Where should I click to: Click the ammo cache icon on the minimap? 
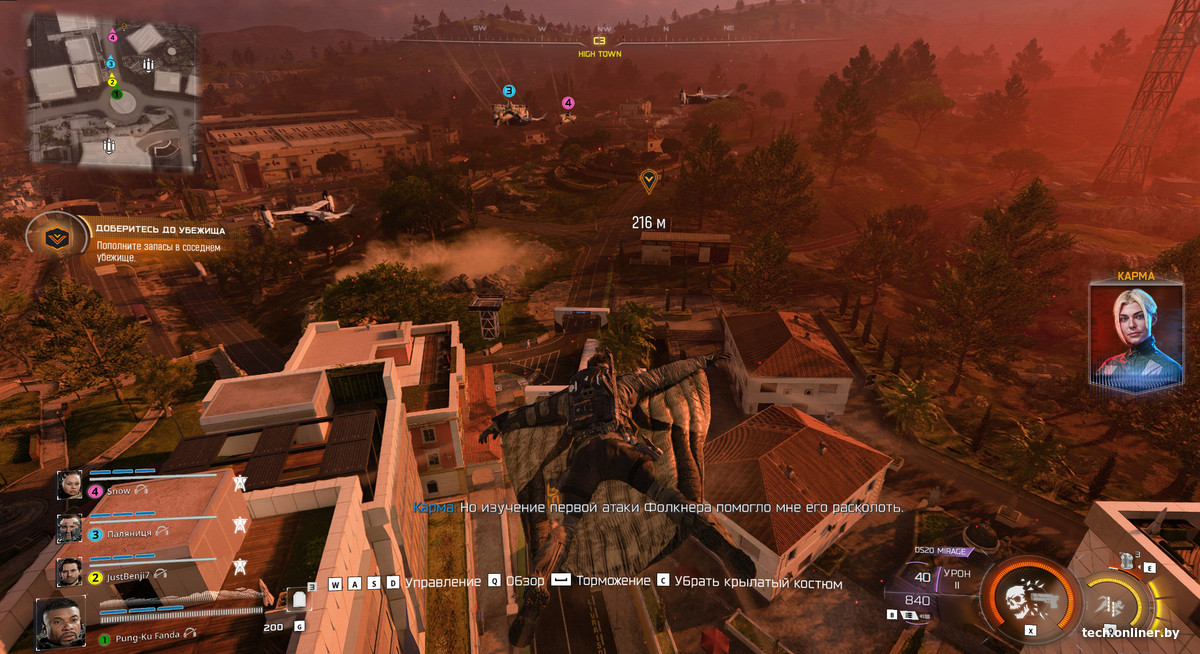[149, 65]
